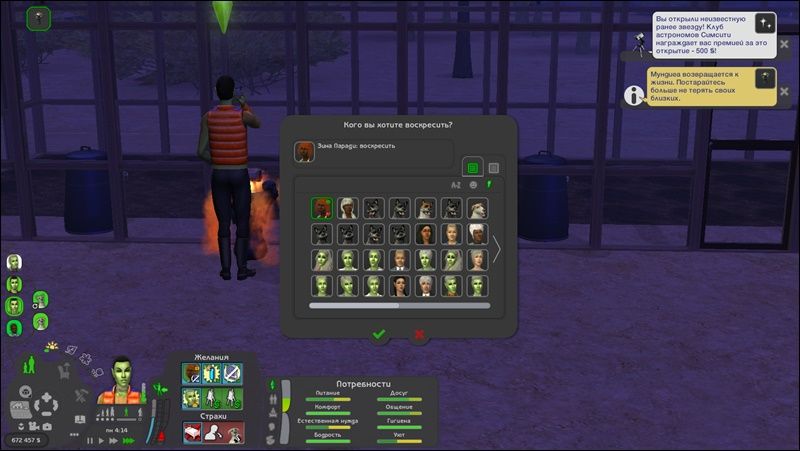Choose the first want icon under Желания
This screenshot has width=800, height=451.
click(192, 373)
